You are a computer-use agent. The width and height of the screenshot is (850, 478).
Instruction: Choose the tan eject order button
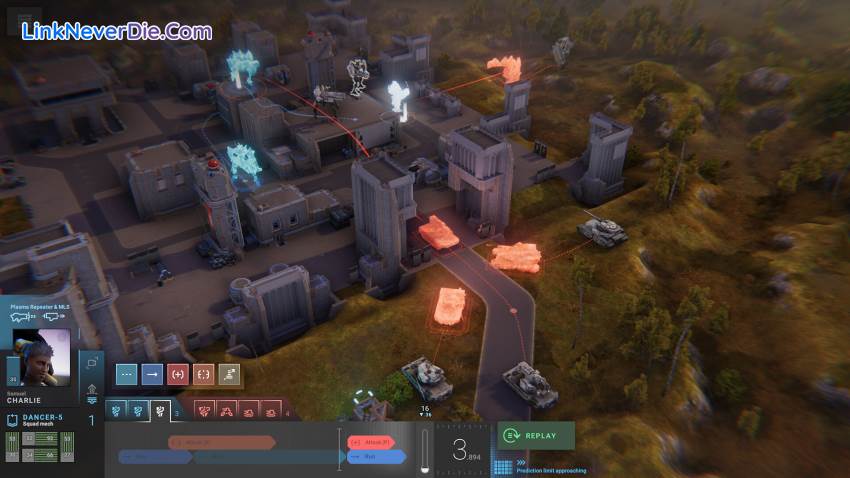pos(230,375)
